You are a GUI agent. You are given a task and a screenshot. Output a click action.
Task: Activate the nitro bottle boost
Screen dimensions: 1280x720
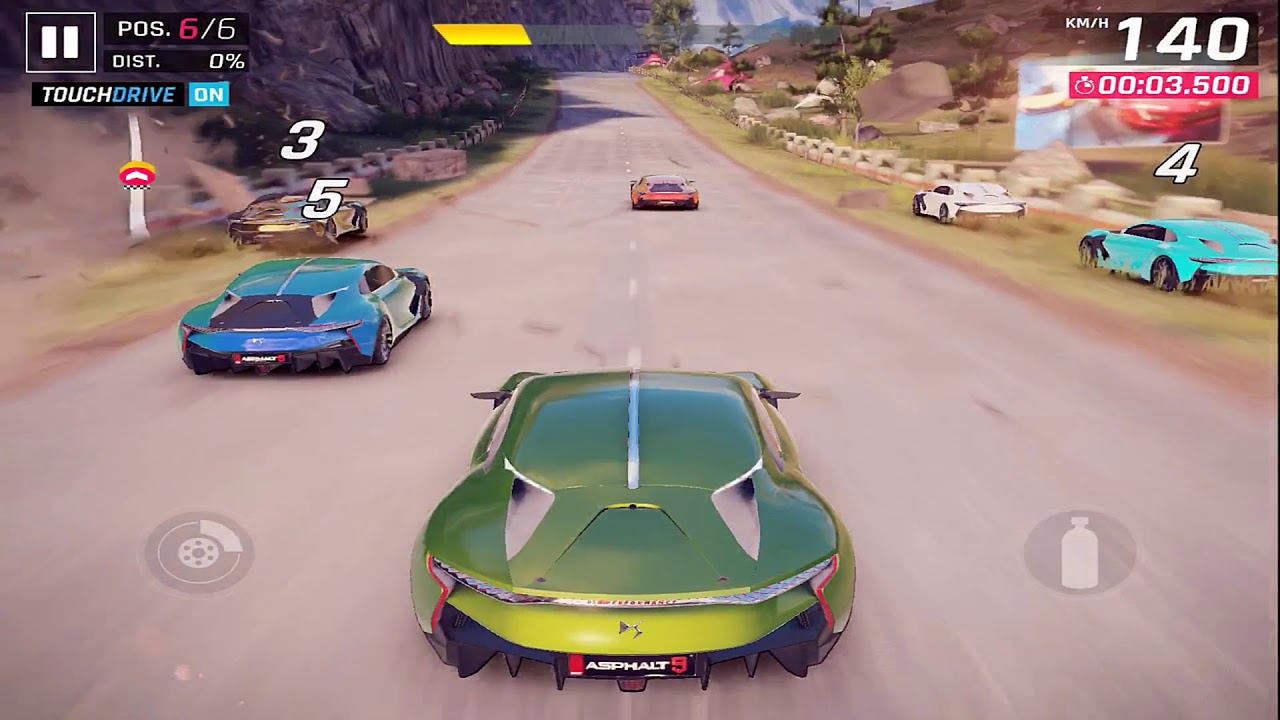(1079, 552)
